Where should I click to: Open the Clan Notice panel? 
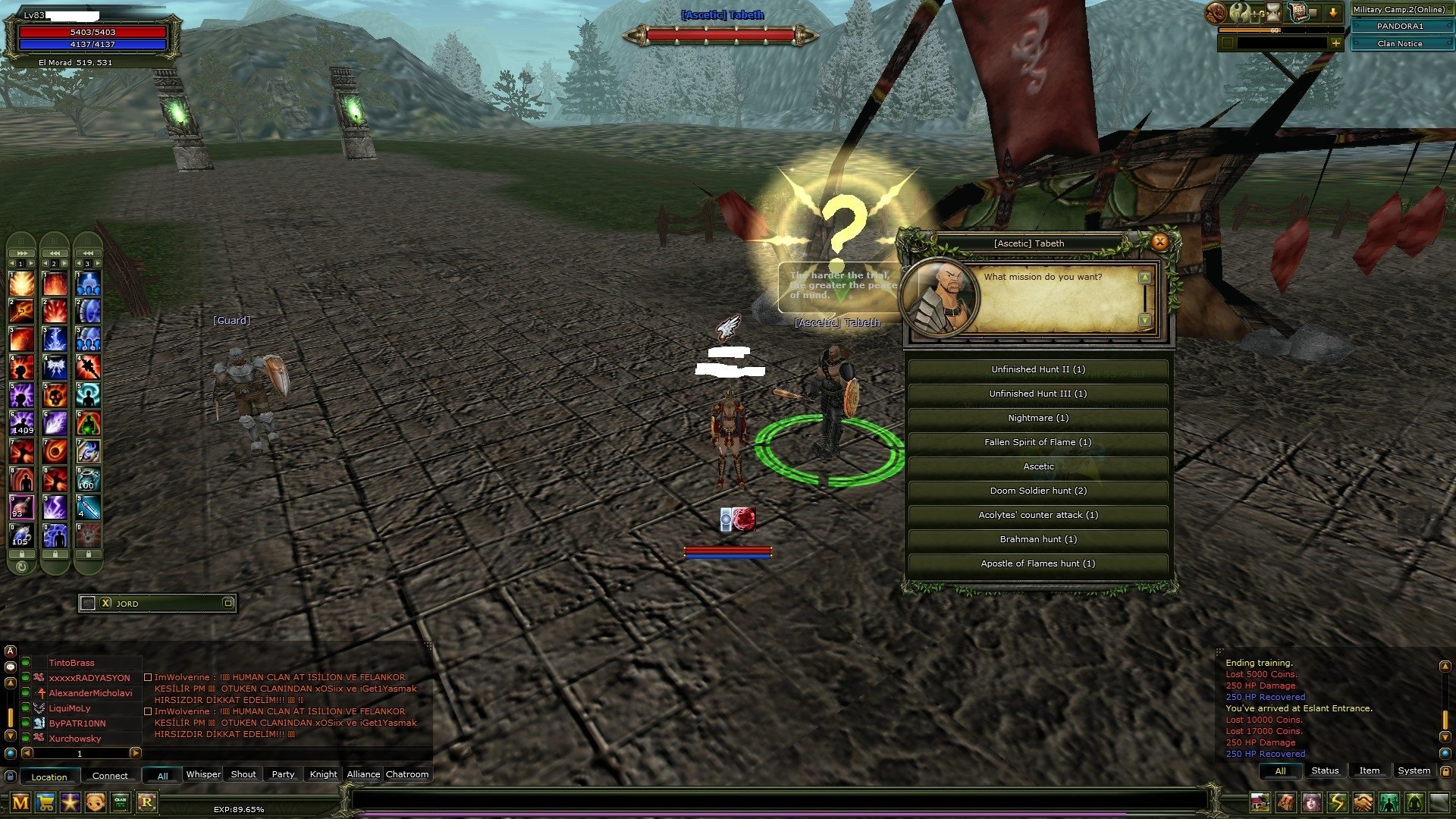point(1399,44)
